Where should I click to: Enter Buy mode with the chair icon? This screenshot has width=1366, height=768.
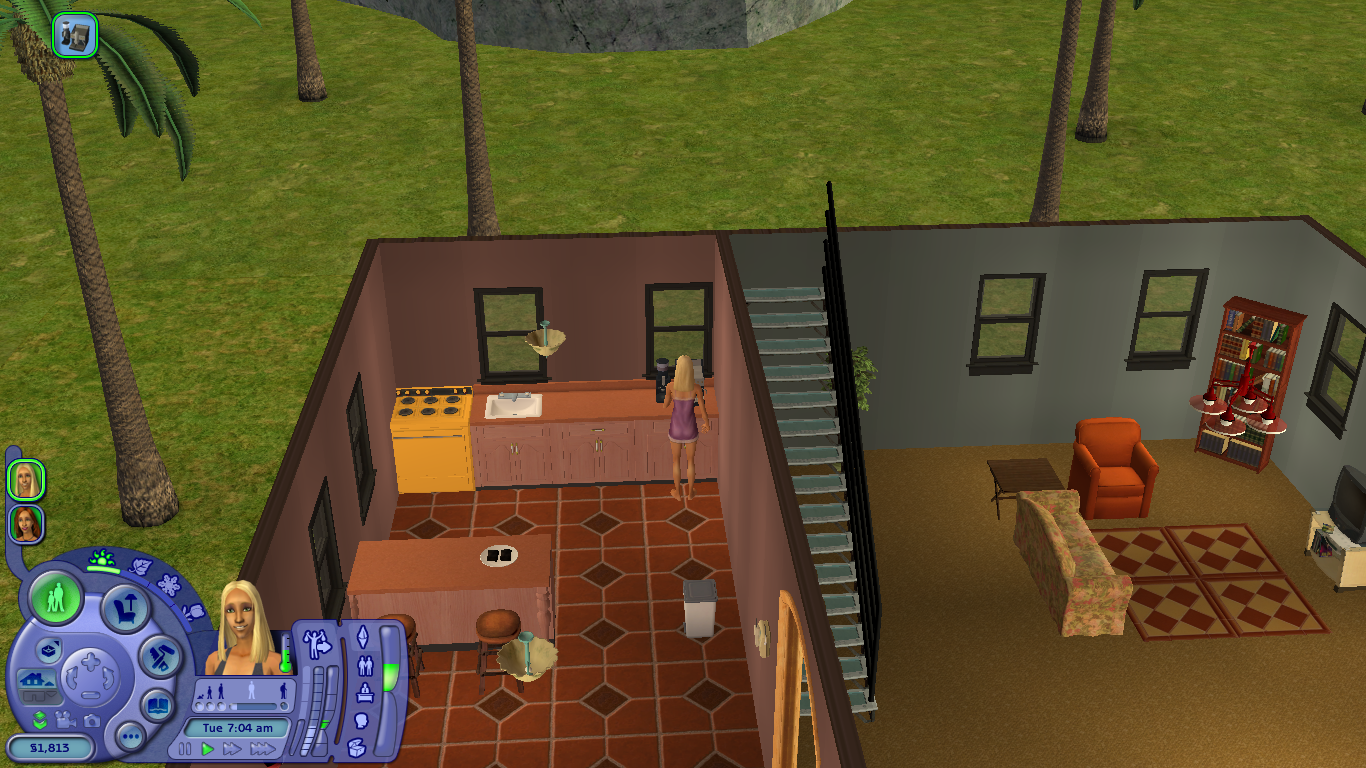[125, 606]
